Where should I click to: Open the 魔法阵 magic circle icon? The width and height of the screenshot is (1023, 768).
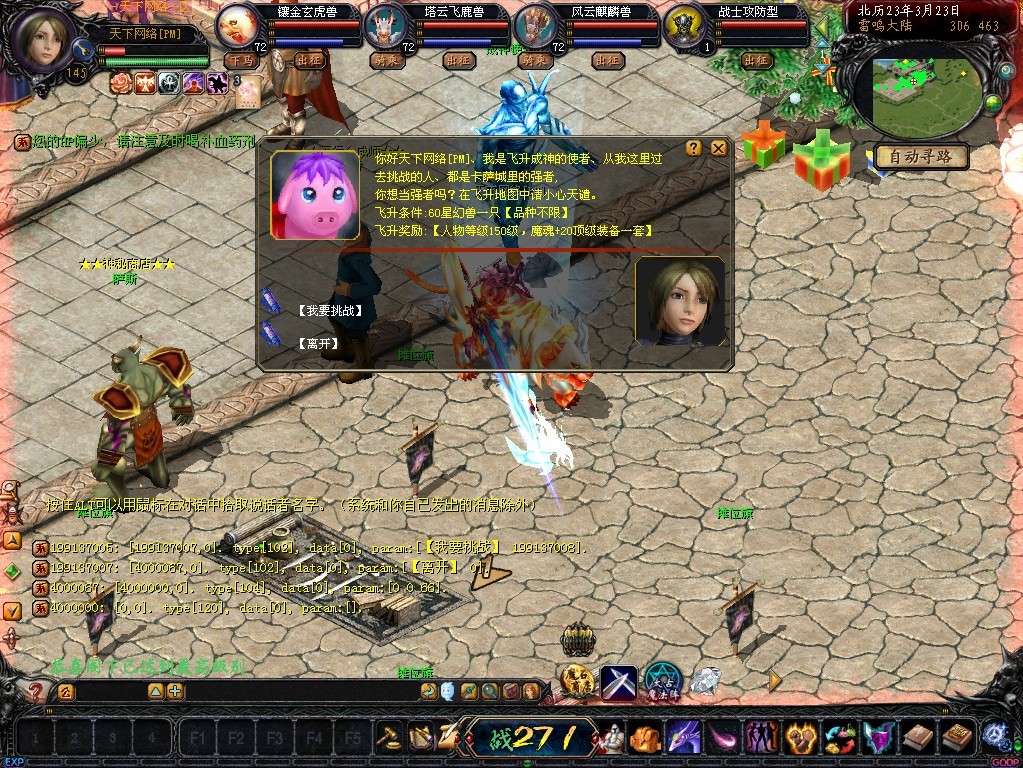(x=661, y=682)
